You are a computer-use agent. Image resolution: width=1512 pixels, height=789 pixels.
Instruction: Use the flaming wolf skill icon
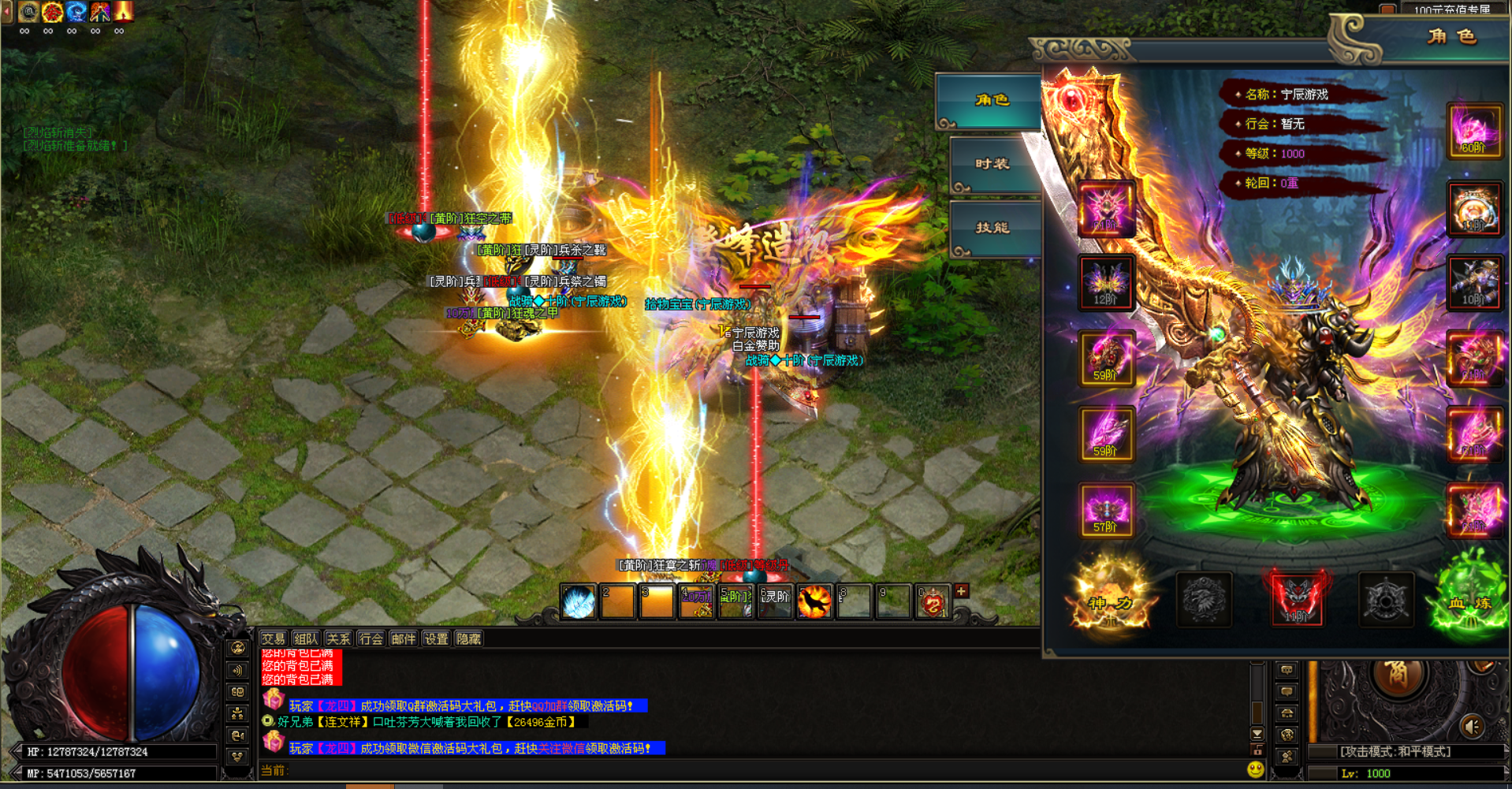pyautogui.click(x=814, y=603)
